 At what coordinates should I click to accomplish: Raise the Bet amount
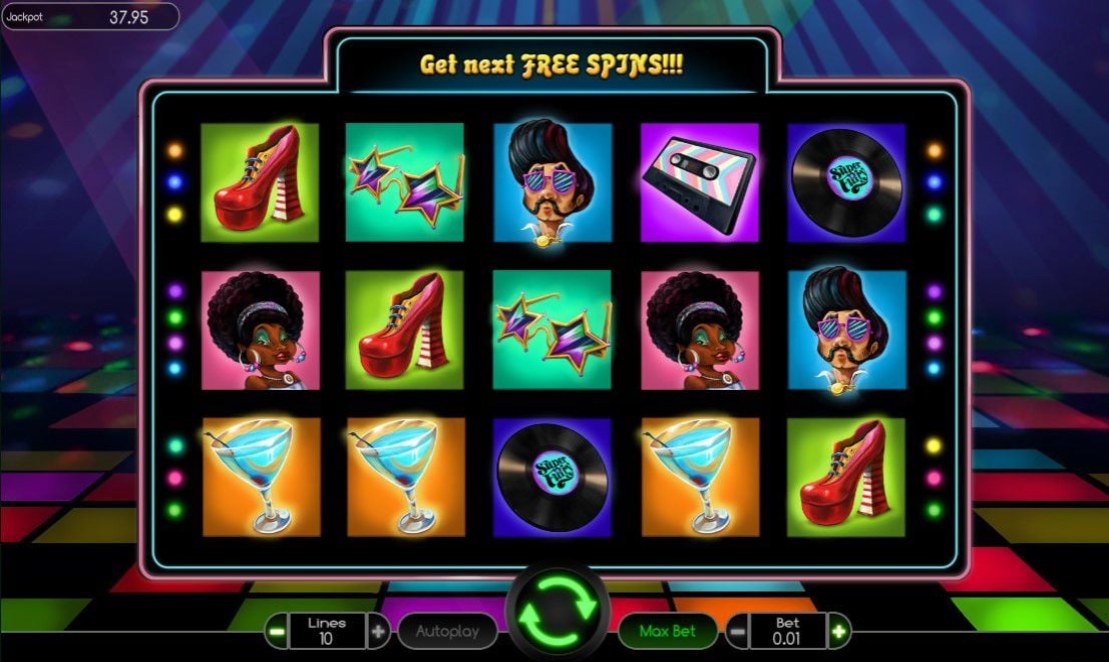pyautogui.click(x=839, y=631)
